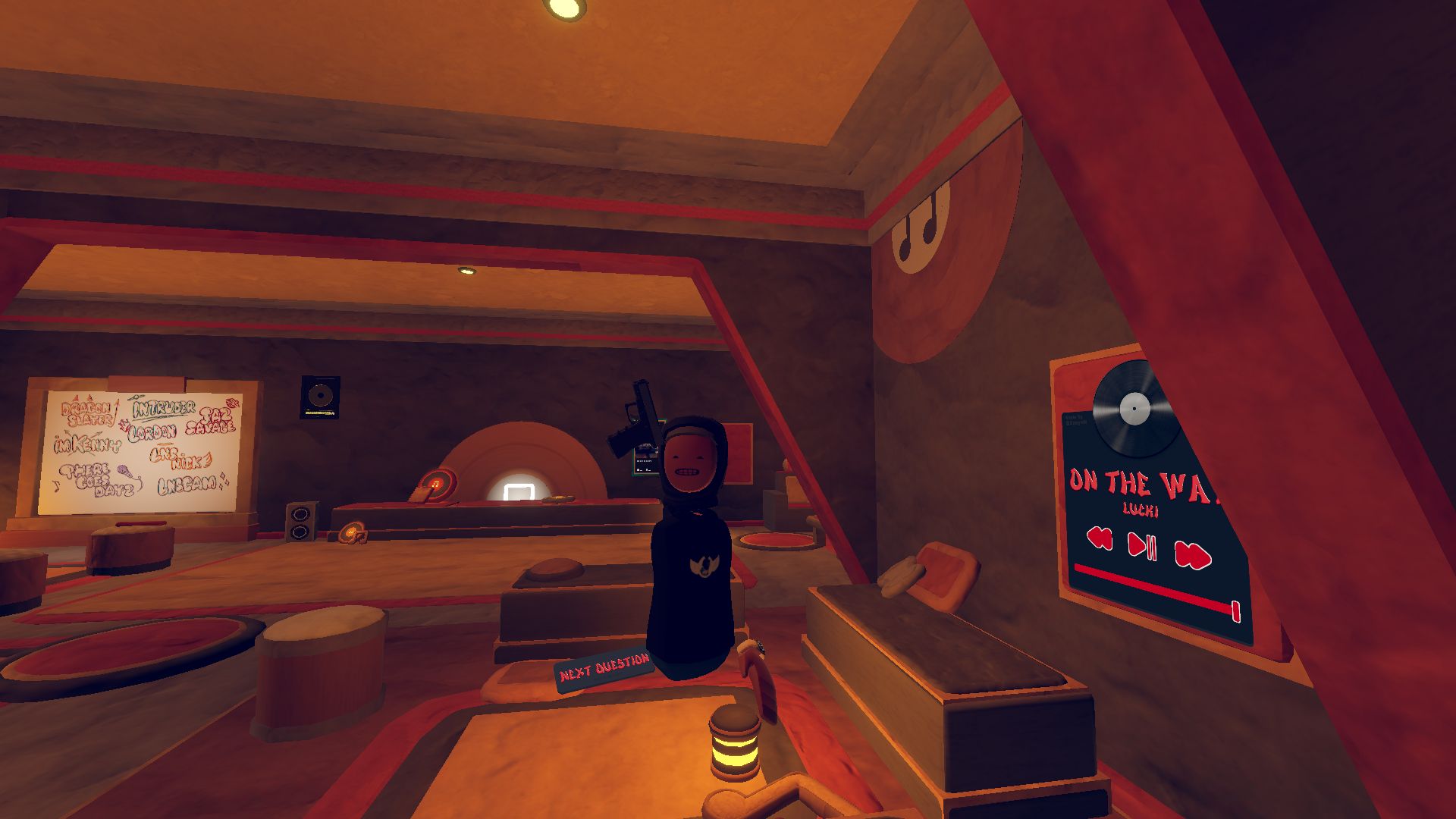Click the red song progress bar
This screenshot has width=1456, height=819.
[x=1153, y=586]
